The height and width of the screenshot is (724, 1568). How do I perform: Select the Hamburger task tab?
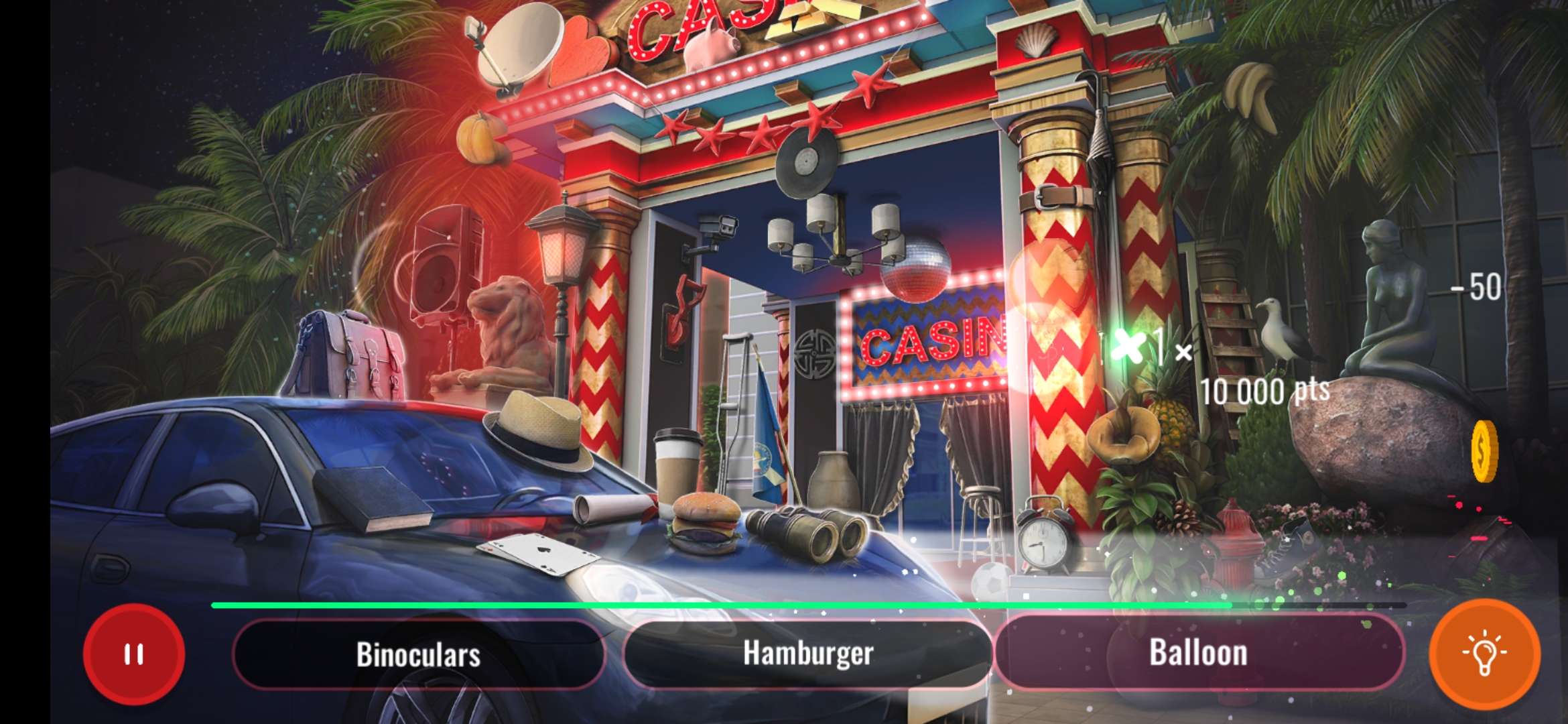[x=811, y=654]
